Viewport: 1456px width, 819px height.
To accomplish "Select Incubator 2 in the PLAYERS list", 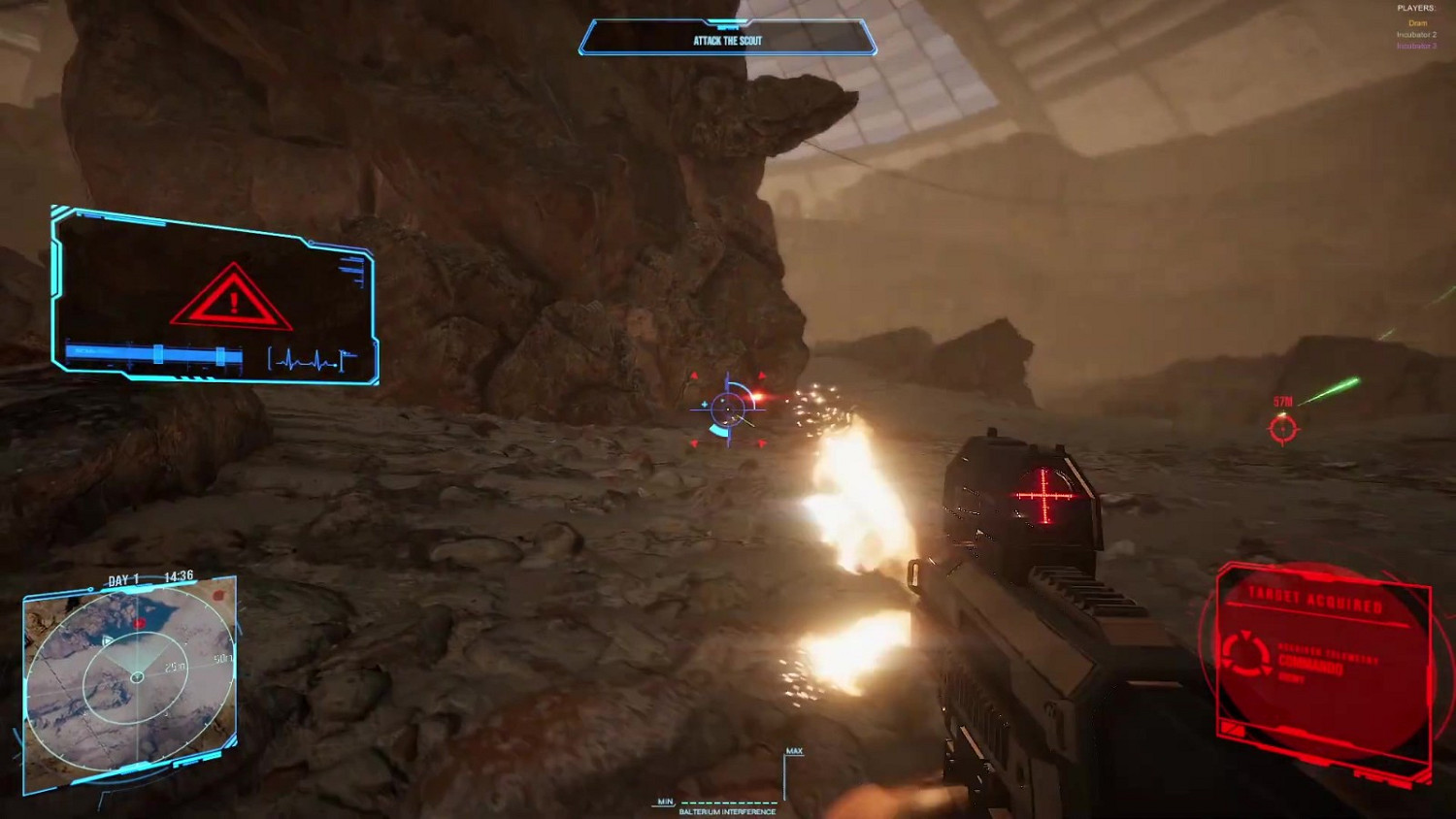I will point(1417,35).
